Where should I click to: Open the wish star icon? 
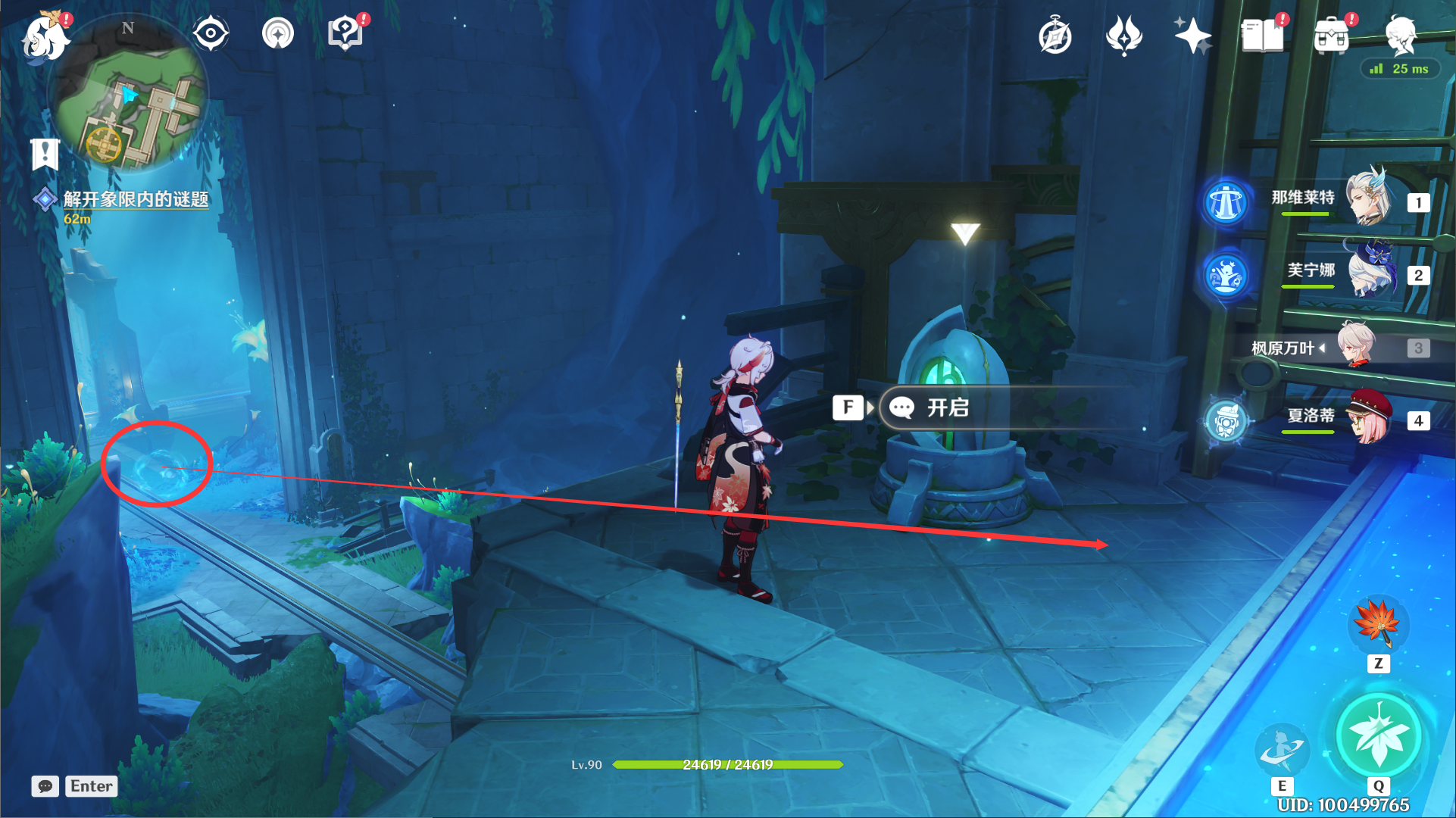point(1192,36)
